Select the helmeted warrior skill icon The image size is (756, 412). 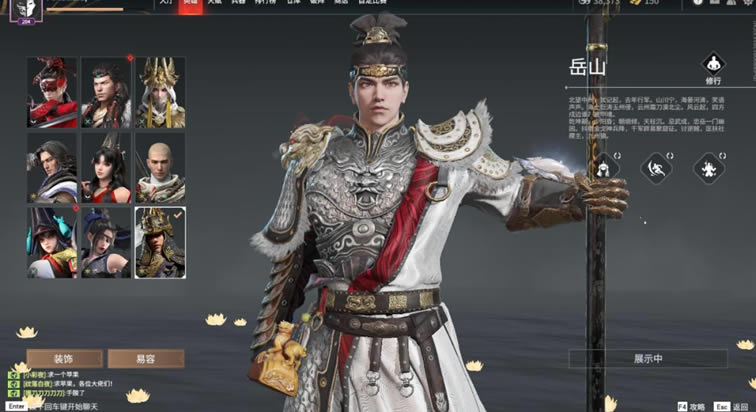tap(603, 166)
